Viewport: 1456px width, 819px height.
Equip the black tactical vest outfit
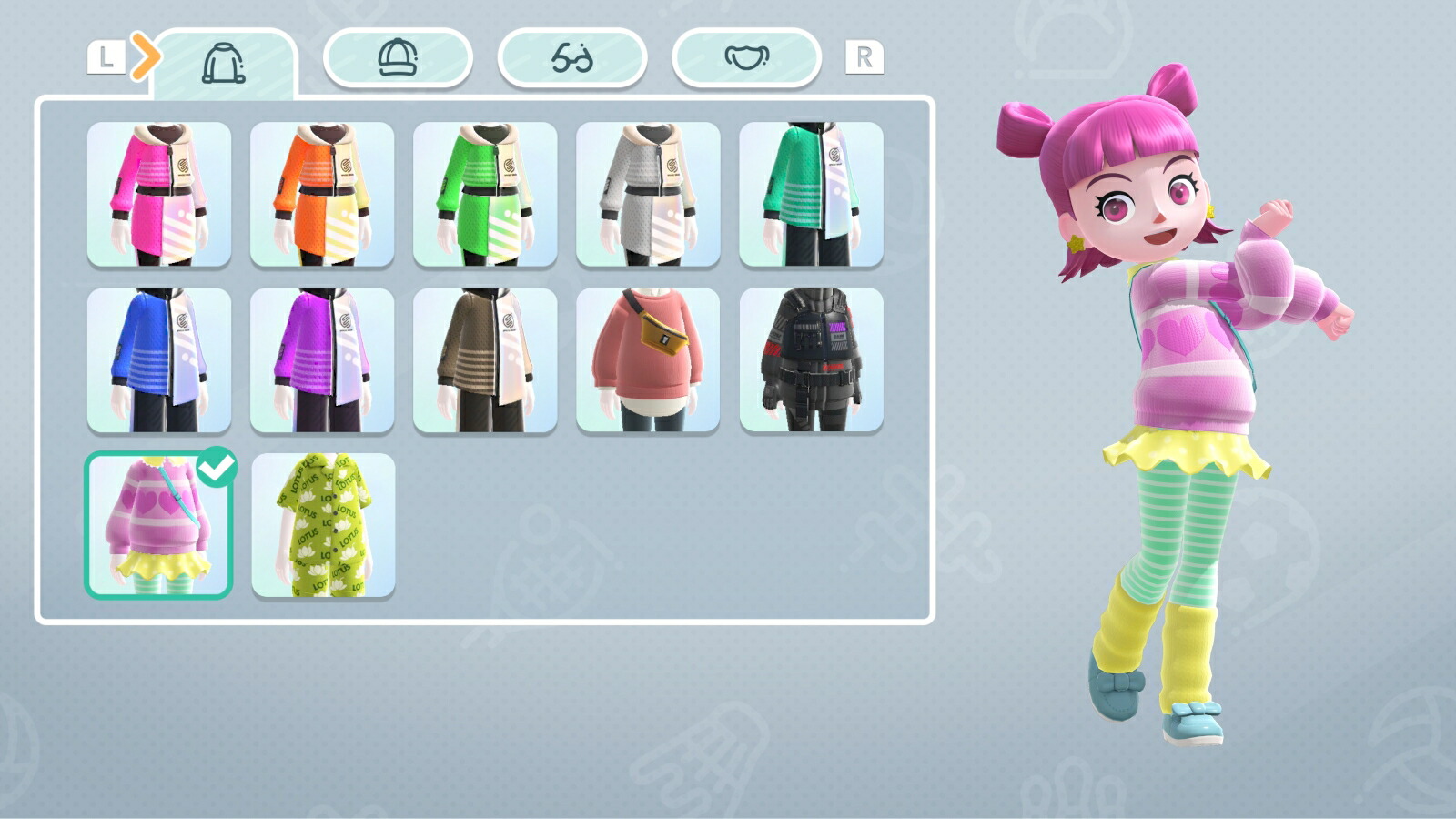(810, 358)
